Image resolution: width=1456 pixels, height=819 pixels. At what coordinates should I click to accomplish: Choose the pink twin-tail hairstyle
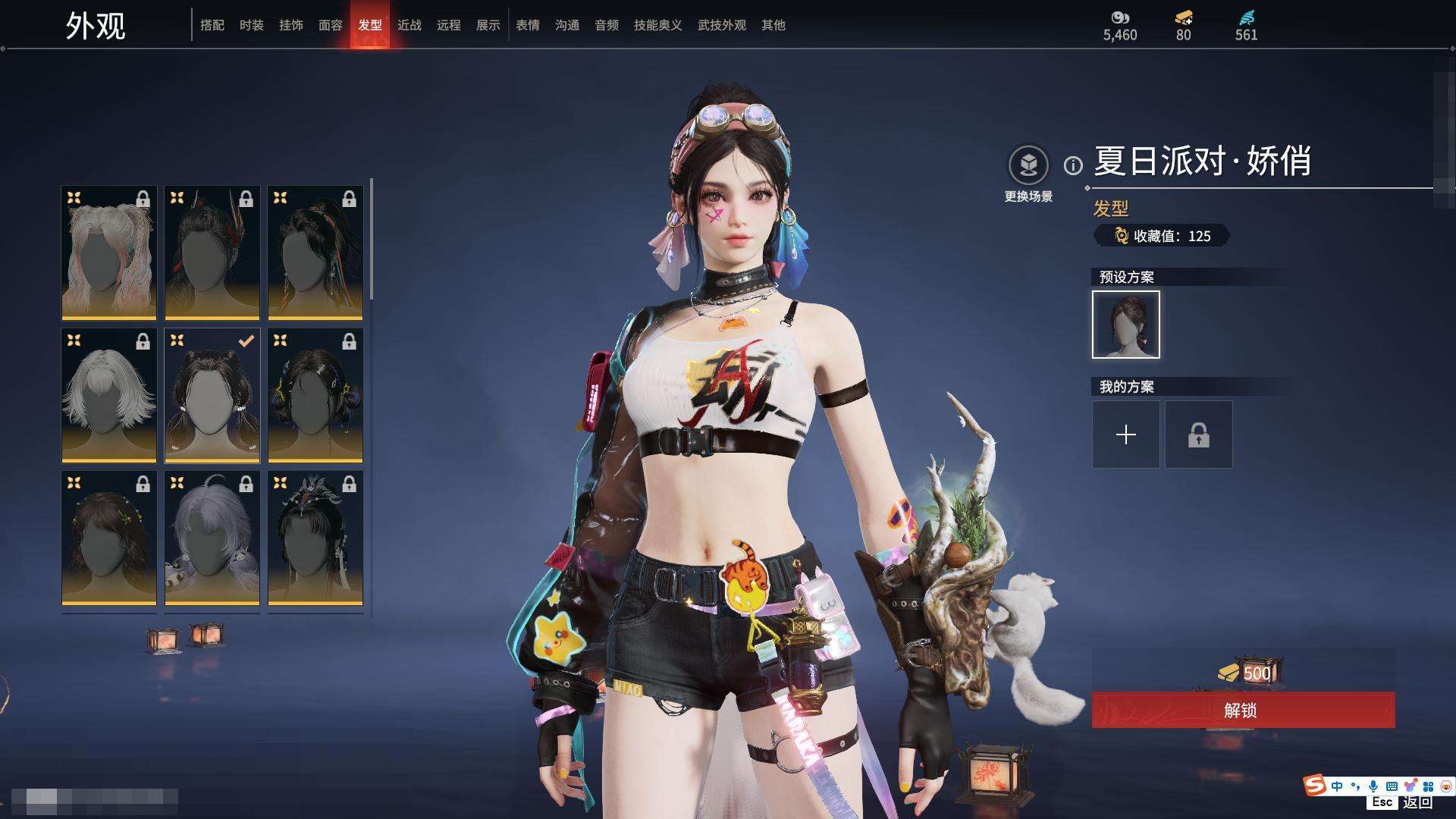[x=109, y=253]
